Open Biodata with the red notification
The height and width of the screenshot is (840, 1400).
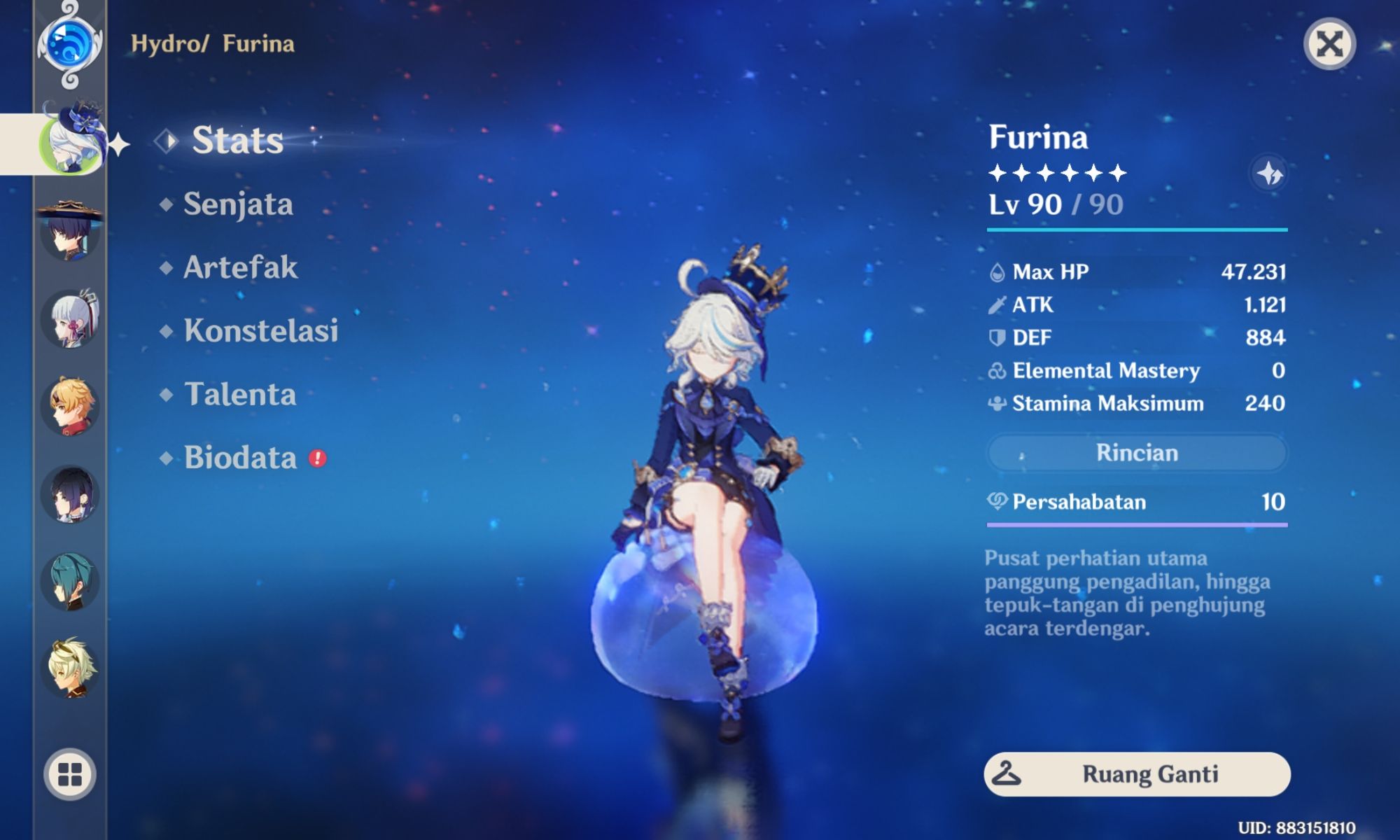tap(241, 458)
